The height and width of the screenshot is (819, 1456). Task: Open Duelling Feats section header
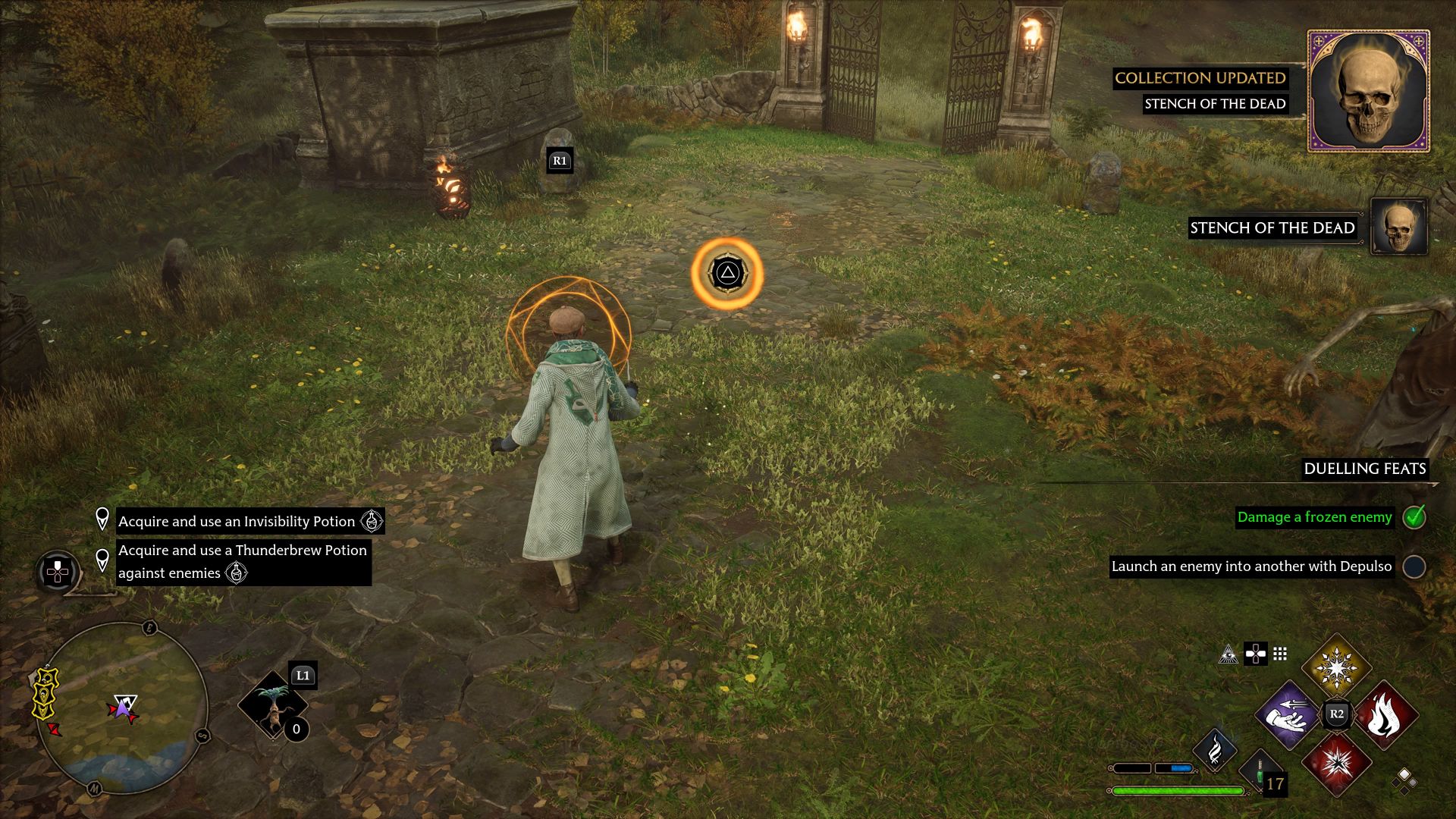[x=1365, y=469]
